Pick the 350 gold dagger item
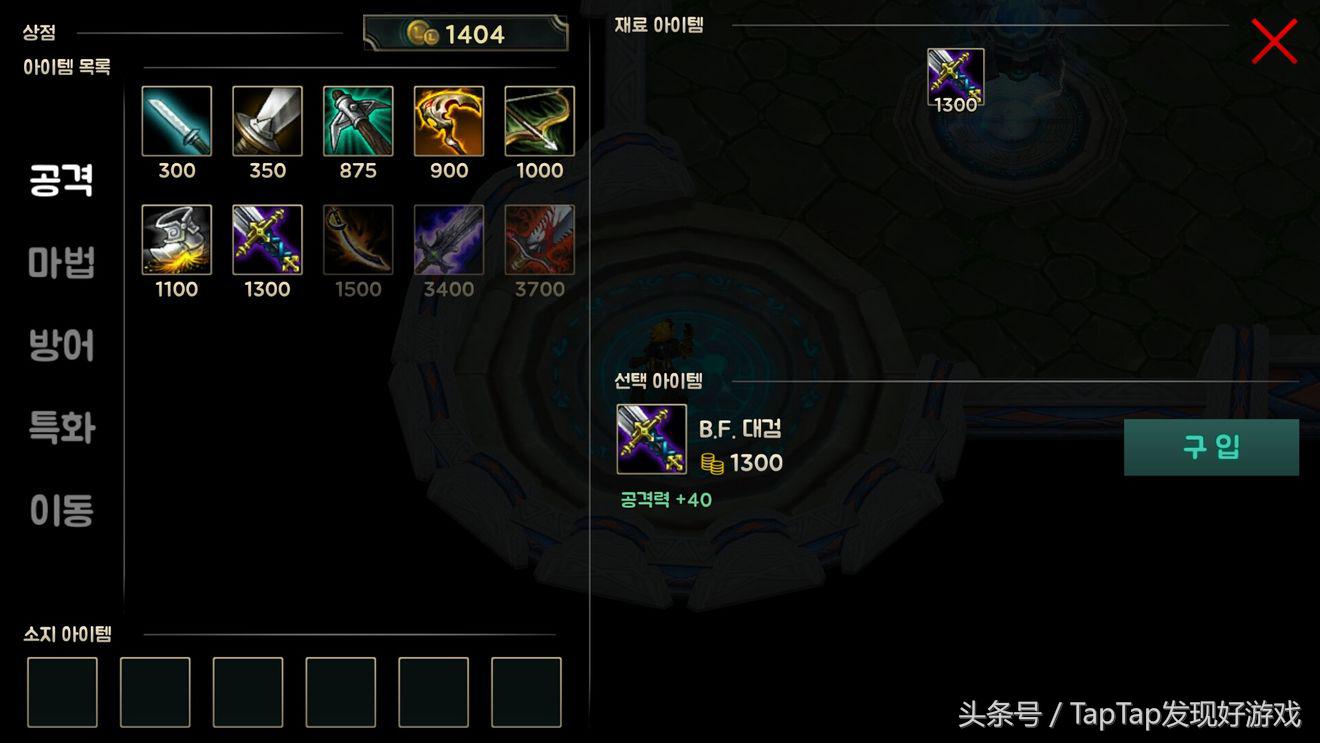This screenshot has width=1320, height=743. pyautogui.click(x=268, y=121)
